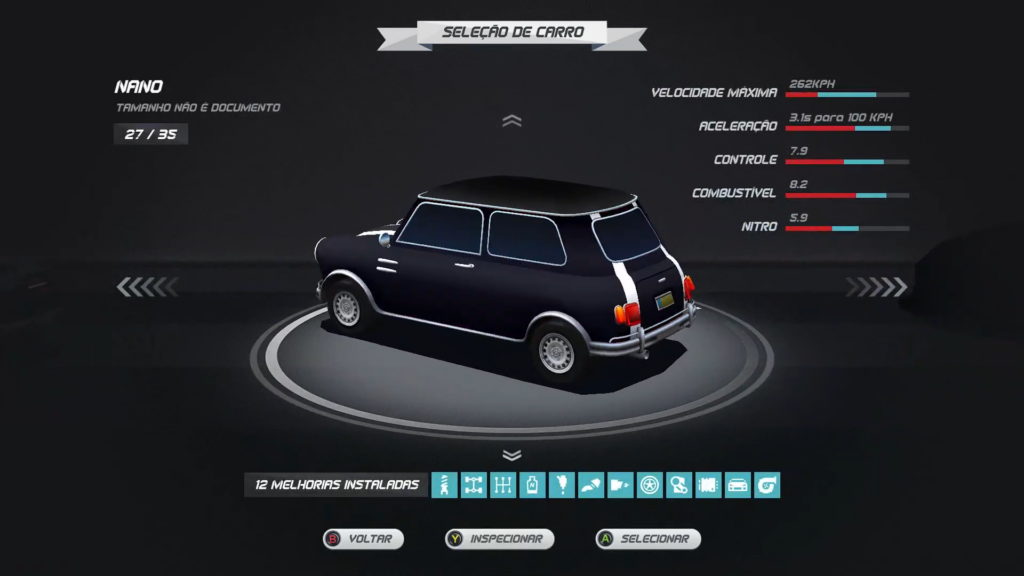This screenshot has width=1024, height=576.
Task: Show the next car with right chevrons
Action: pyautogui.click(x=877, y=288)
